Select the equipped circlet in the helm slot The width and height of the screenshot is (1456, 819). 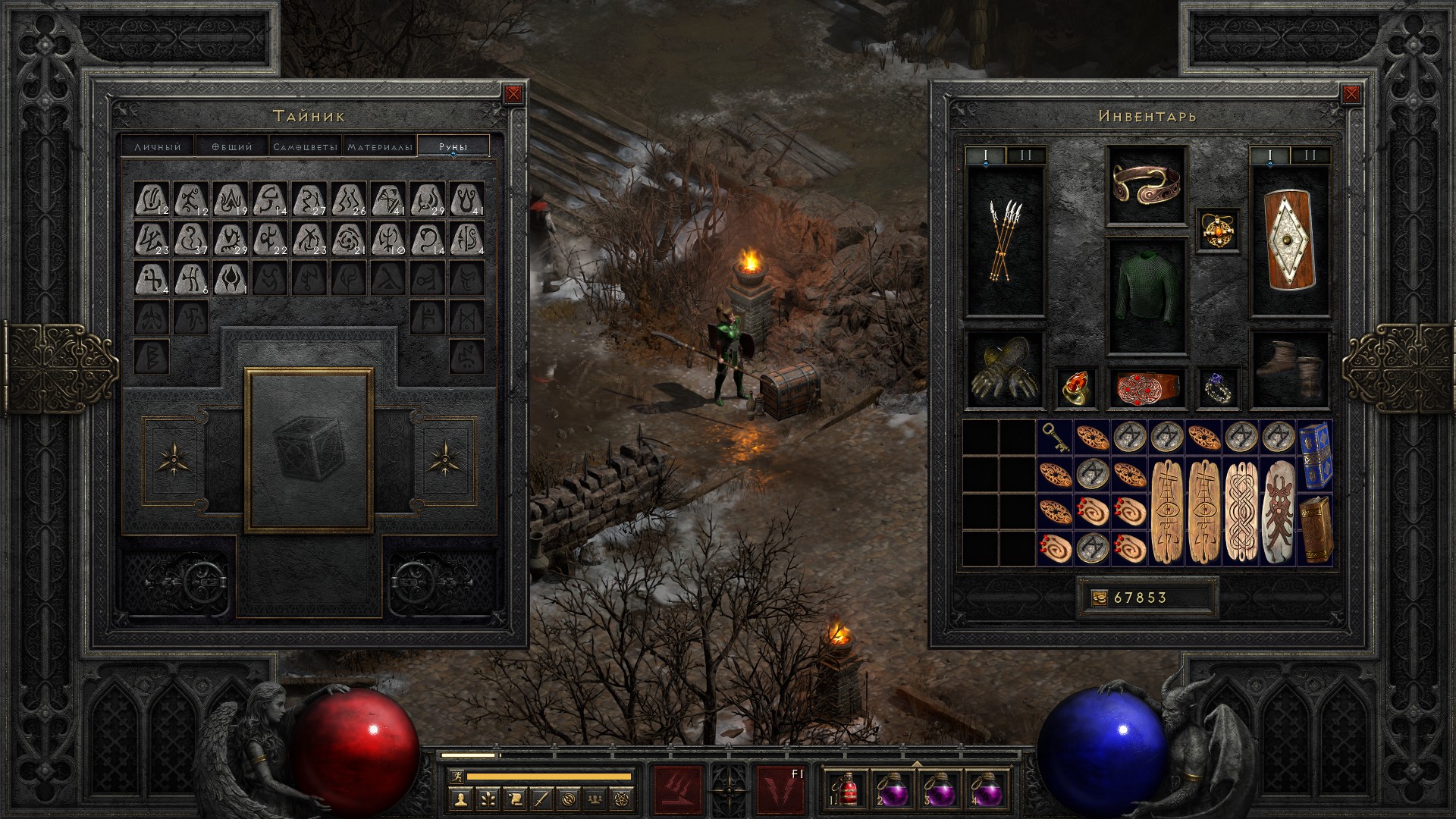tap(1146, 185)
